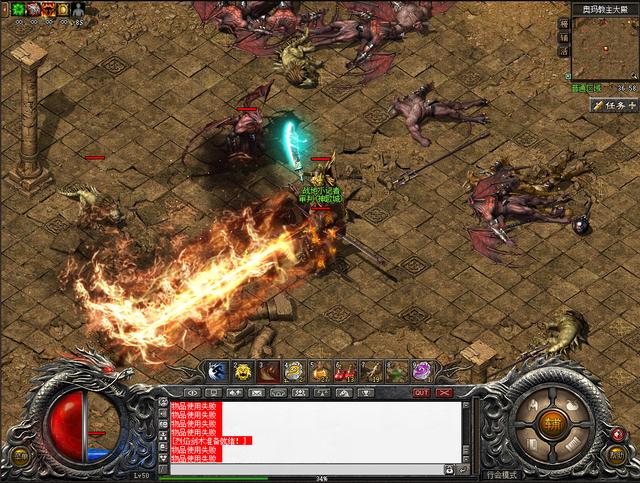The image size is (640, 483).
Task: Activate the blue-white first hotbar skill
Action: pos(217,371)
